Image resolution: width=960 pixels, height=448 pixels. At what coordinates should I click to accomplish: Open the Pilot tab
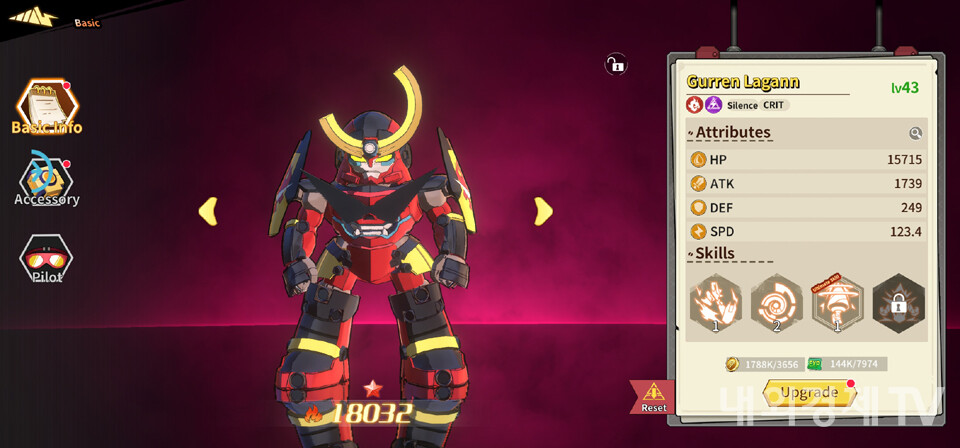pyautogui.click(x=46, y=260)
